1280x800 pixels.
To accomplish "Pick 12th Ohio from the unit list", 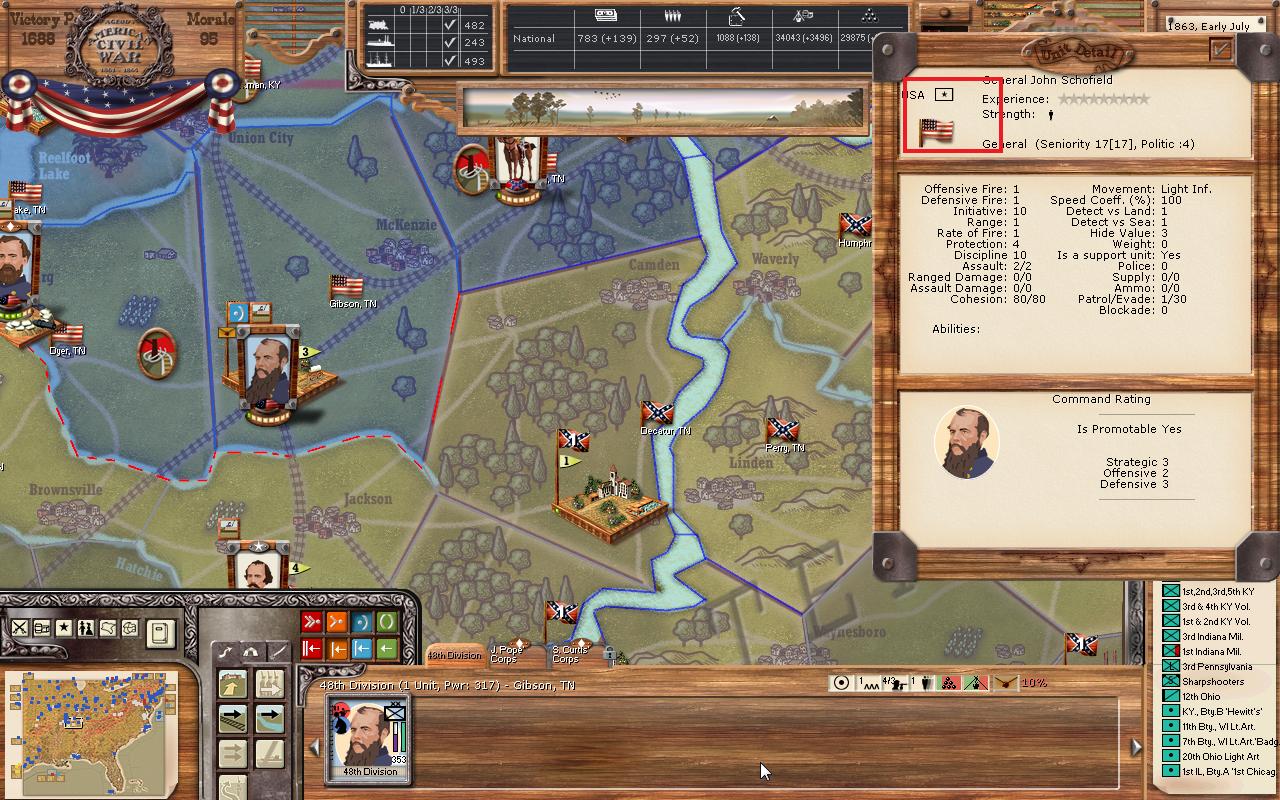I will click(x=1201, y=697).
